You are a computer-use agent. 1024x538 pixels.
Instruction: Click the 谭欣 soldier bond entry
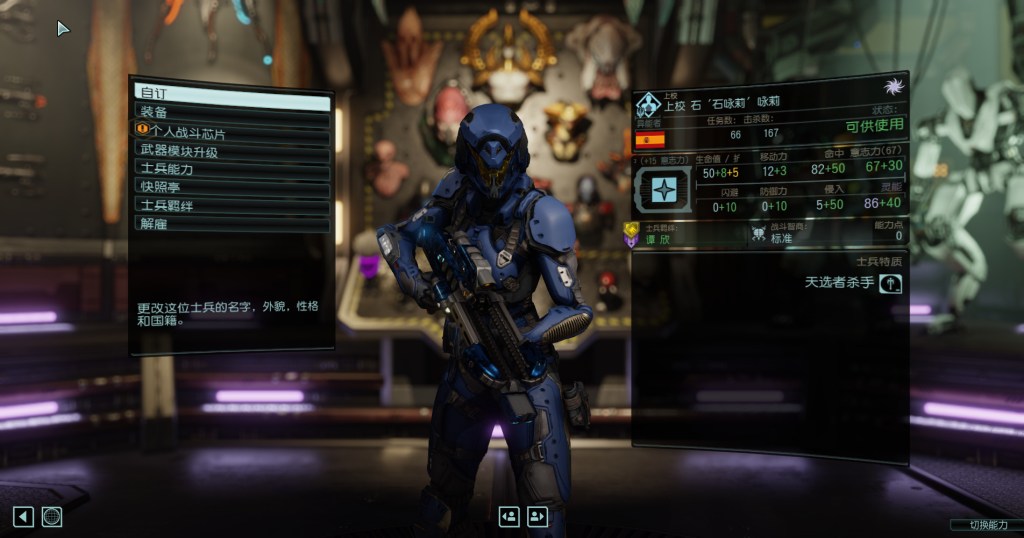(652, 239)
